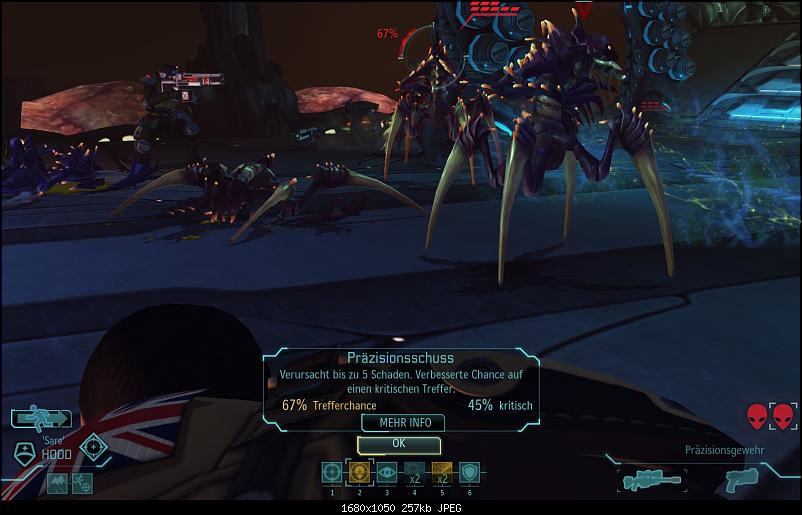This screenshot has width=802, height=515.
Task: Open the MEHR INFO shot details
Action: point(403,423)
